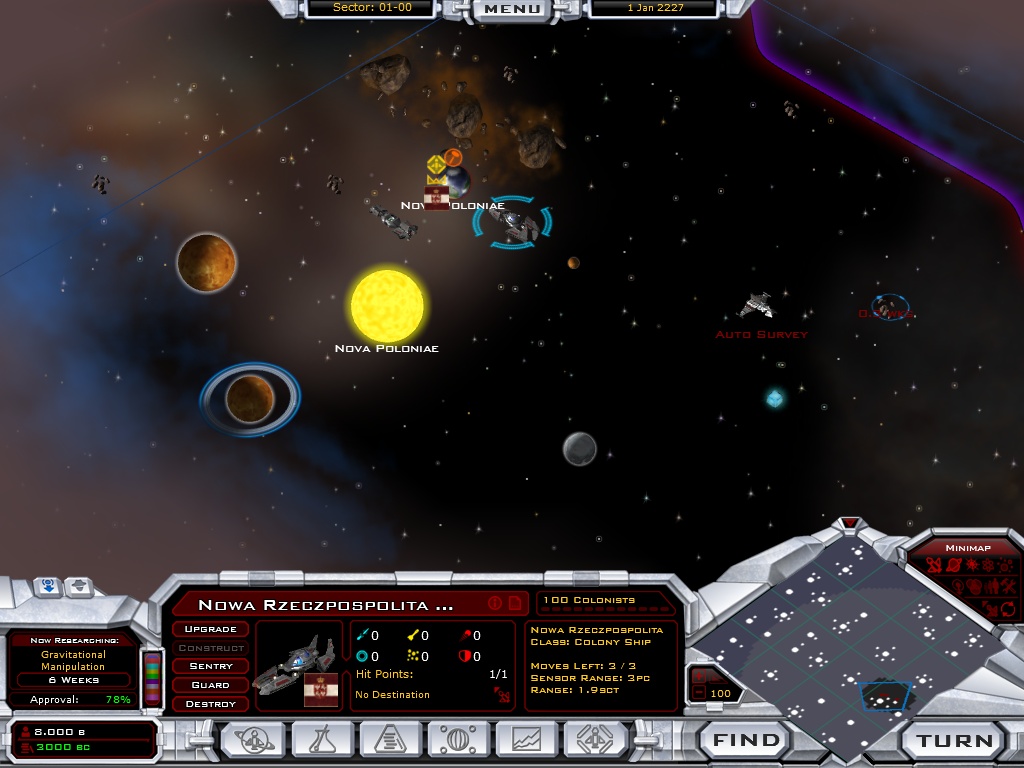Destroy the selected colony ship
The height and width of the screenshot is (768, 1024).
coord(211,704)
